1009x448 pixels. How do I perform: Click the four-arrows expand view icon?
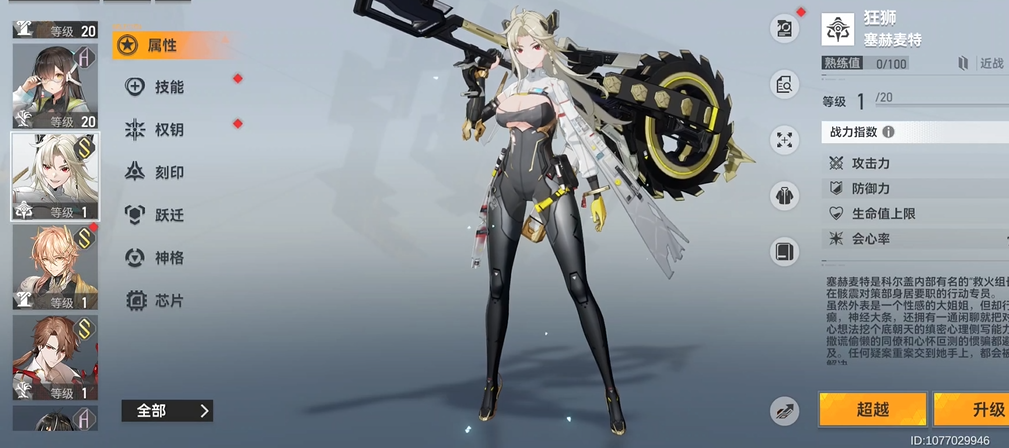(785, 139)
